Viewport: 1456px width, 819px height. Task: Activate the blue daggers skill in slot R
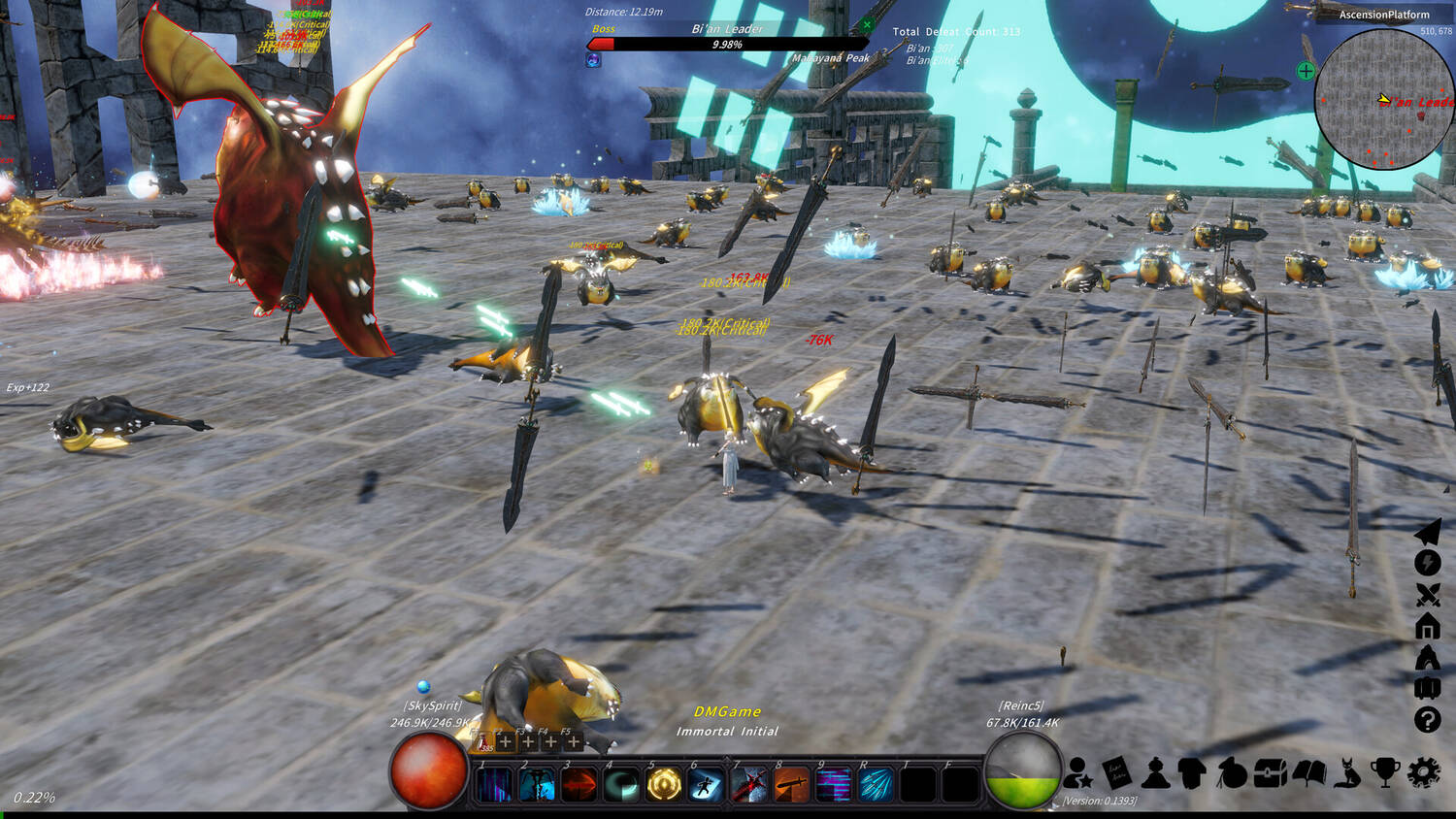(x=876, y=784)
